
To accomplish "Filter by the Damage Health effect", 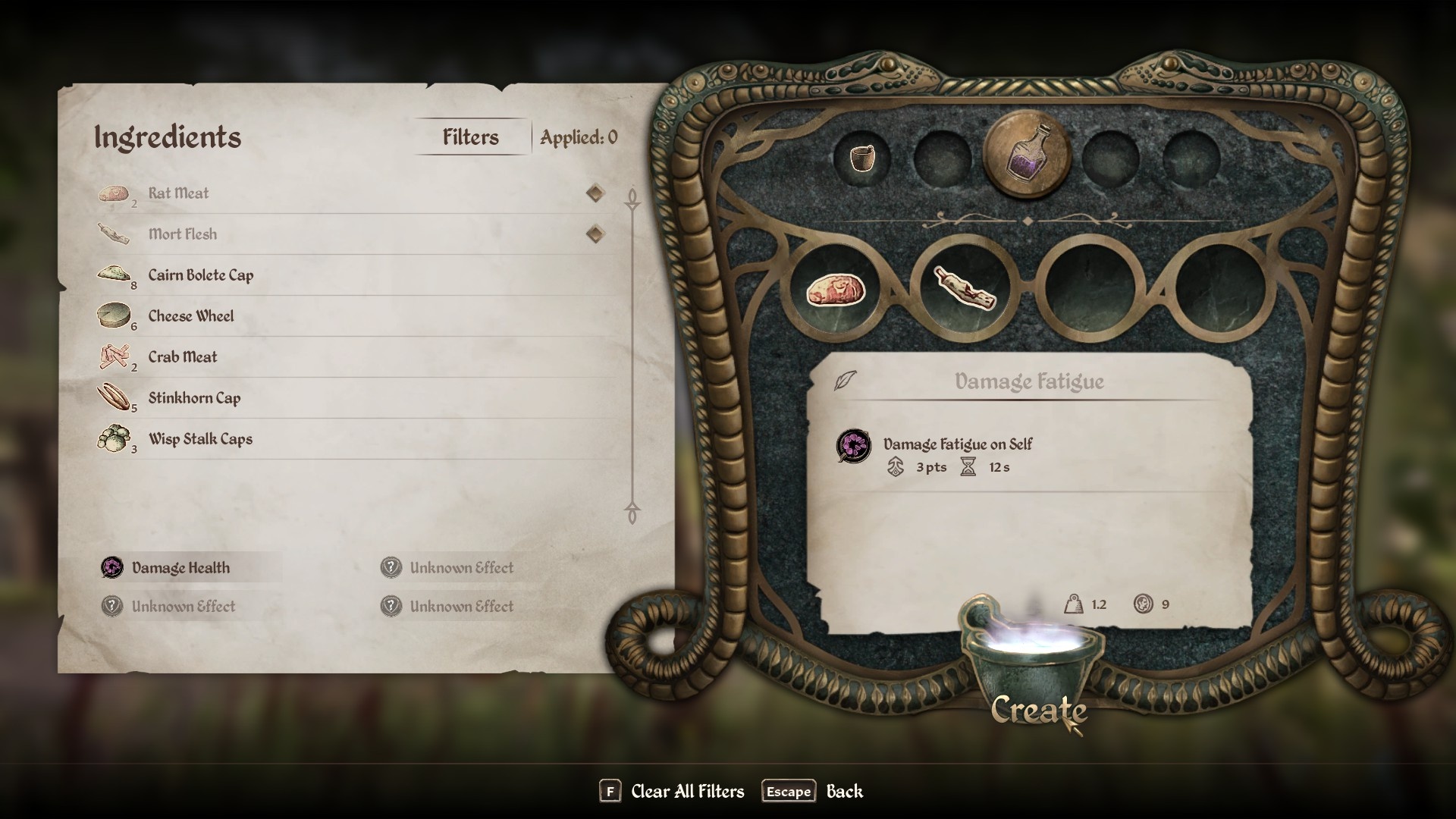I will point(180,568).
